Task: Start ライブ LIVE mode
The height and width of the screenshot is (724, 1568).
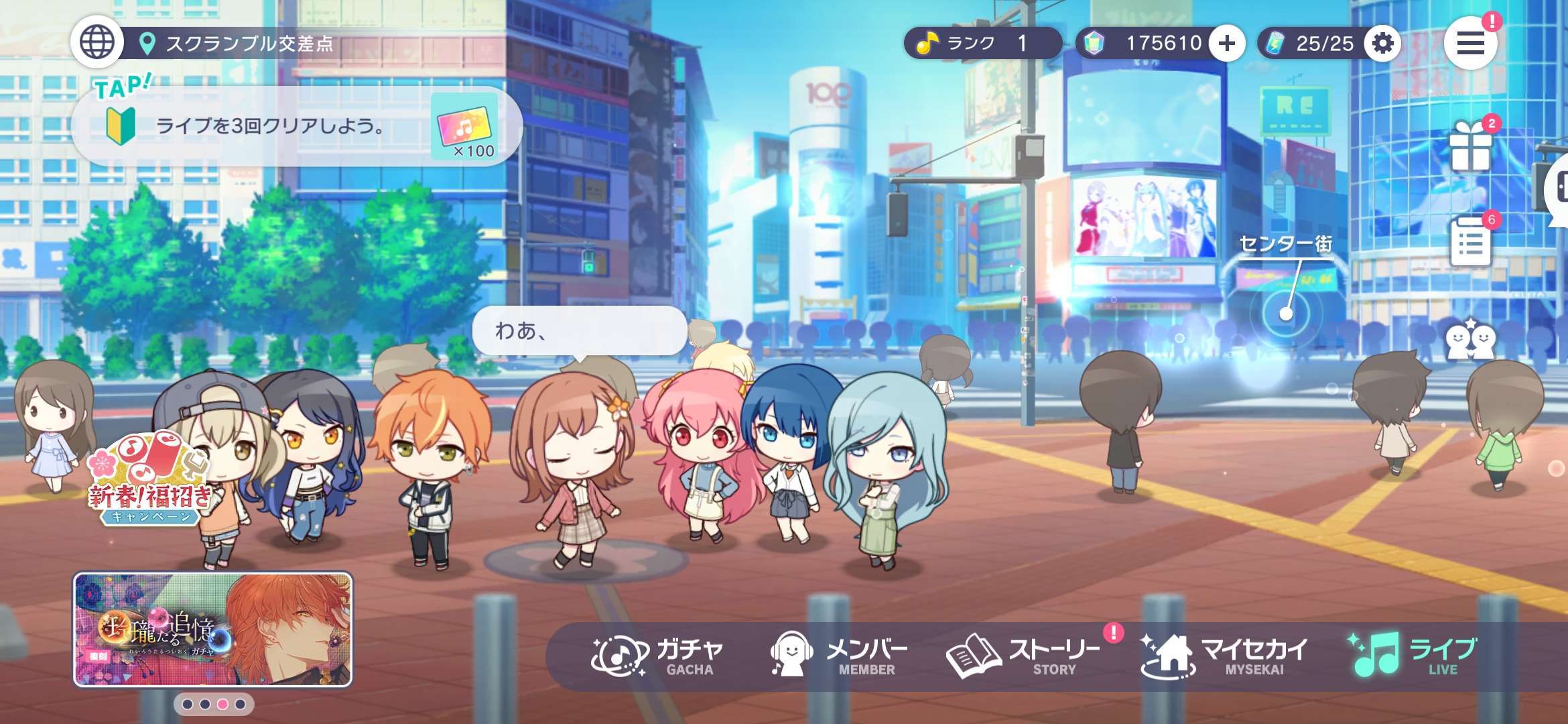Action: pyautogui.click(x=1414, y=656)
